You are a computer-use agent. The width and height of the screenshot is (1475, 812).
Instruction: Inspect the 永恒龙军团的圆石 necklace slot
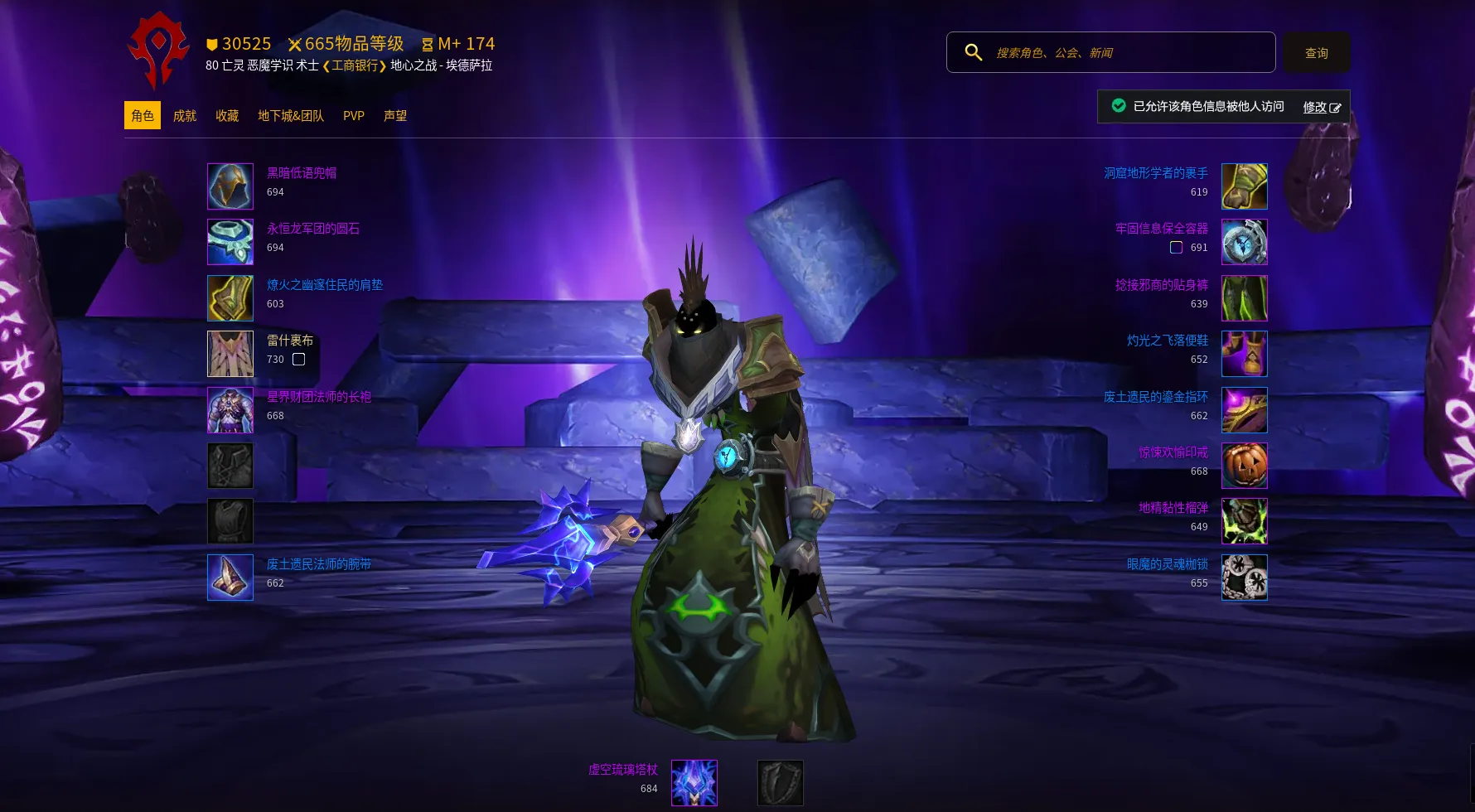[230, 242]
